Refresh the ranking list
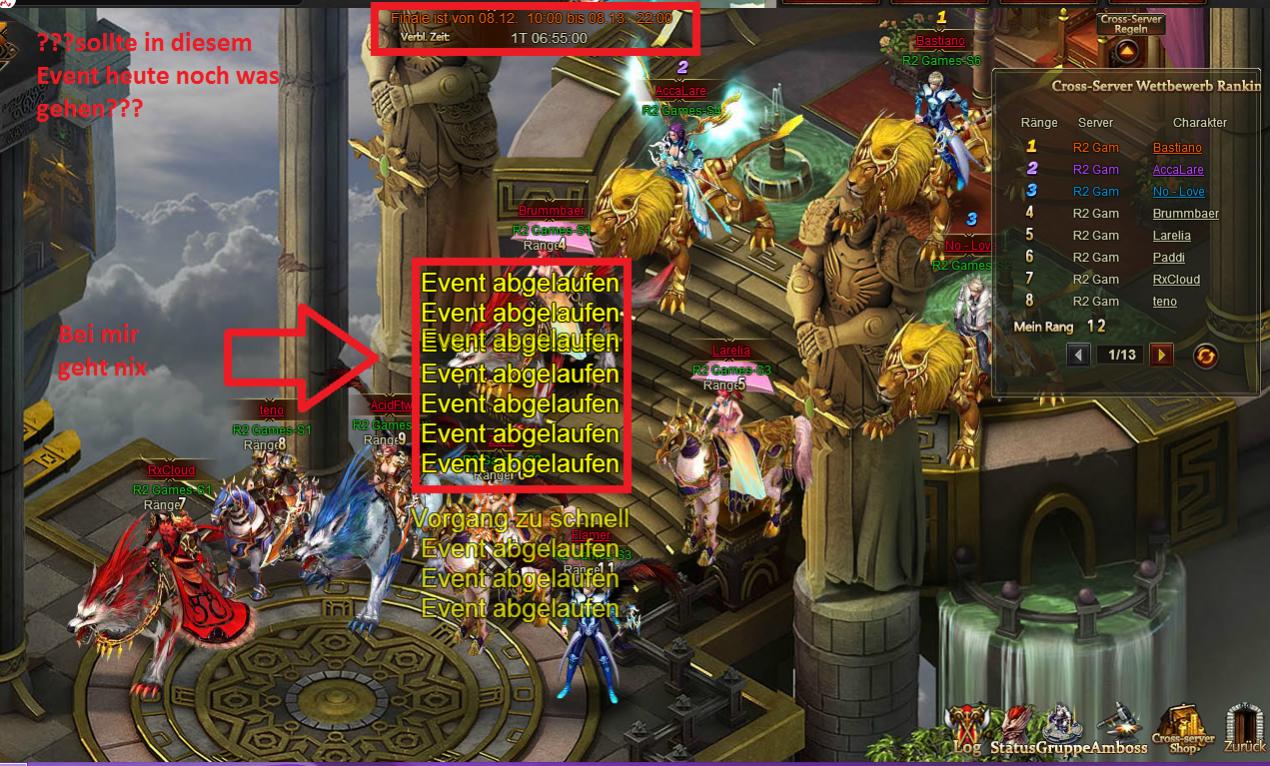Image resolution: width=1270 pixels, height=766 pixels. coord(1206,355)
